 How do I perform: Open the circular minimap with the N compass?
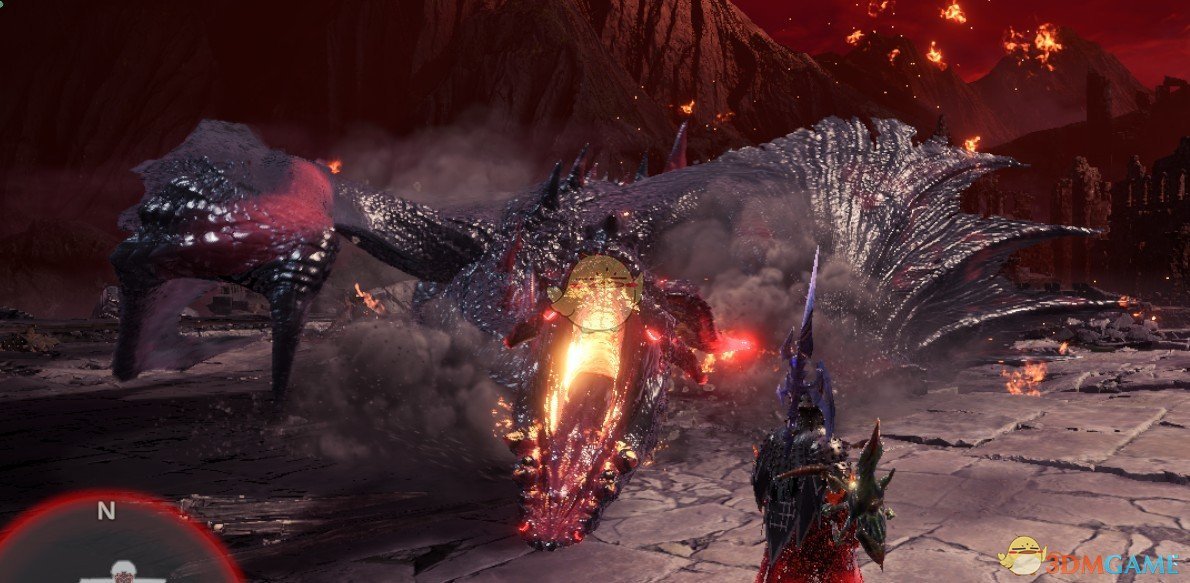coord(115,545)
